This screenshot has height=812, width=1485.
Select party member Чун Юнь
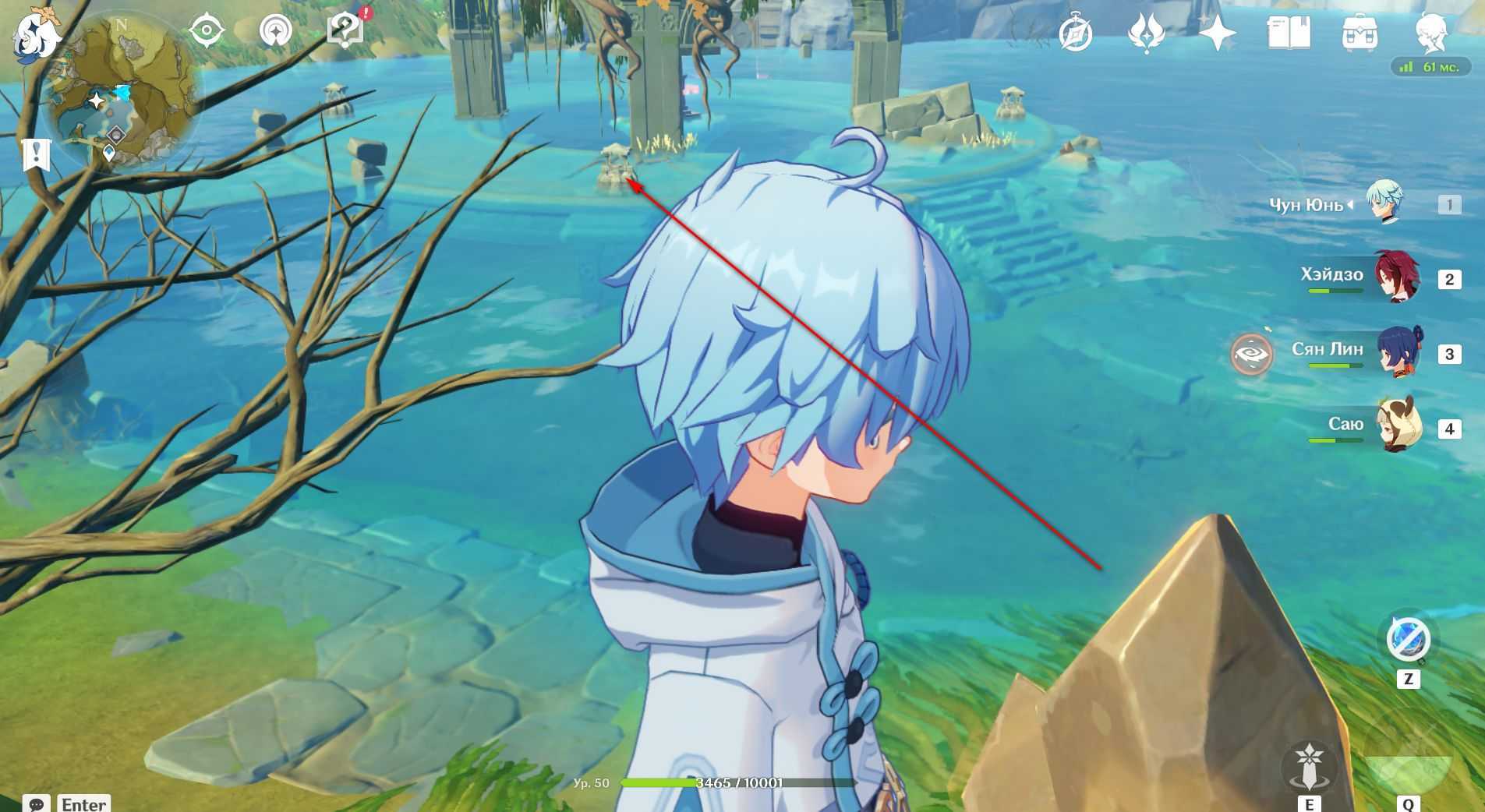[1384, 203]
